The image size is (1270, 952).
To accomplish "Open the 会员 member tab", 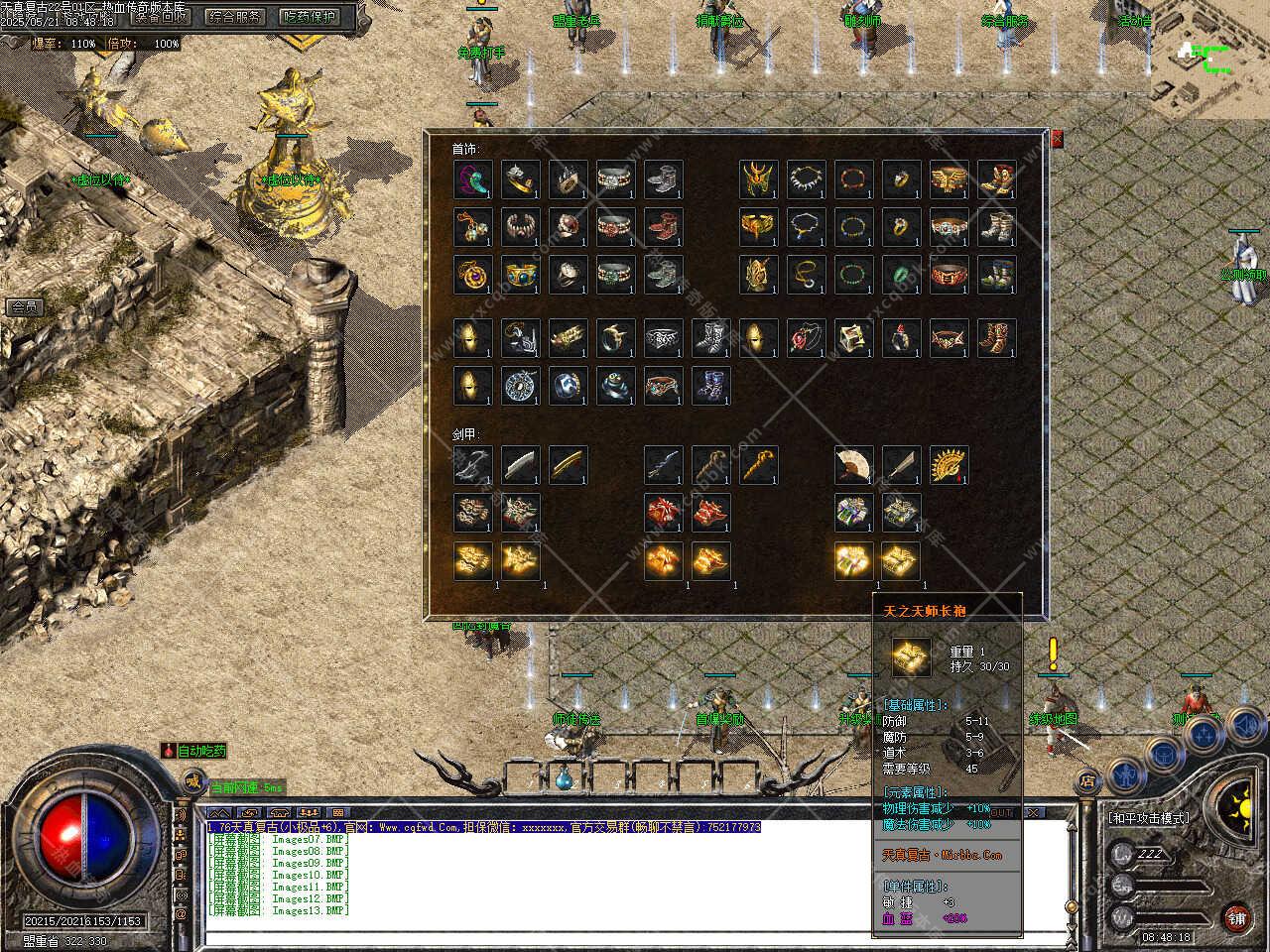I will coord(24,307).
